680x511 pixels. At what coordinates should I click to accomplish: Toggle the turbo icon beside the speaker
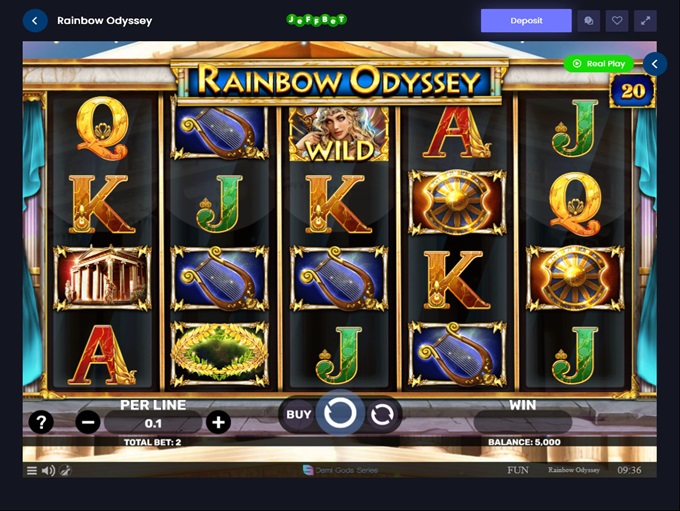click(65, 470)
